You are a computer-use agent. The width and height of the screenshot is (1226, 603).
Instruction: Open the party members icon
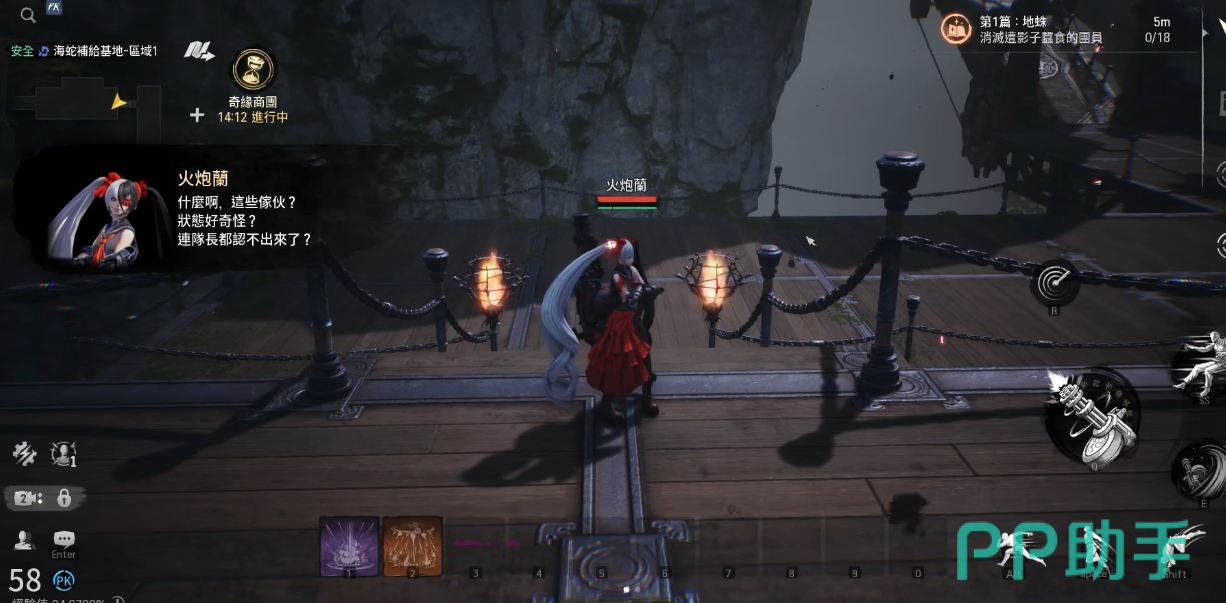click(x=25, y=540)
